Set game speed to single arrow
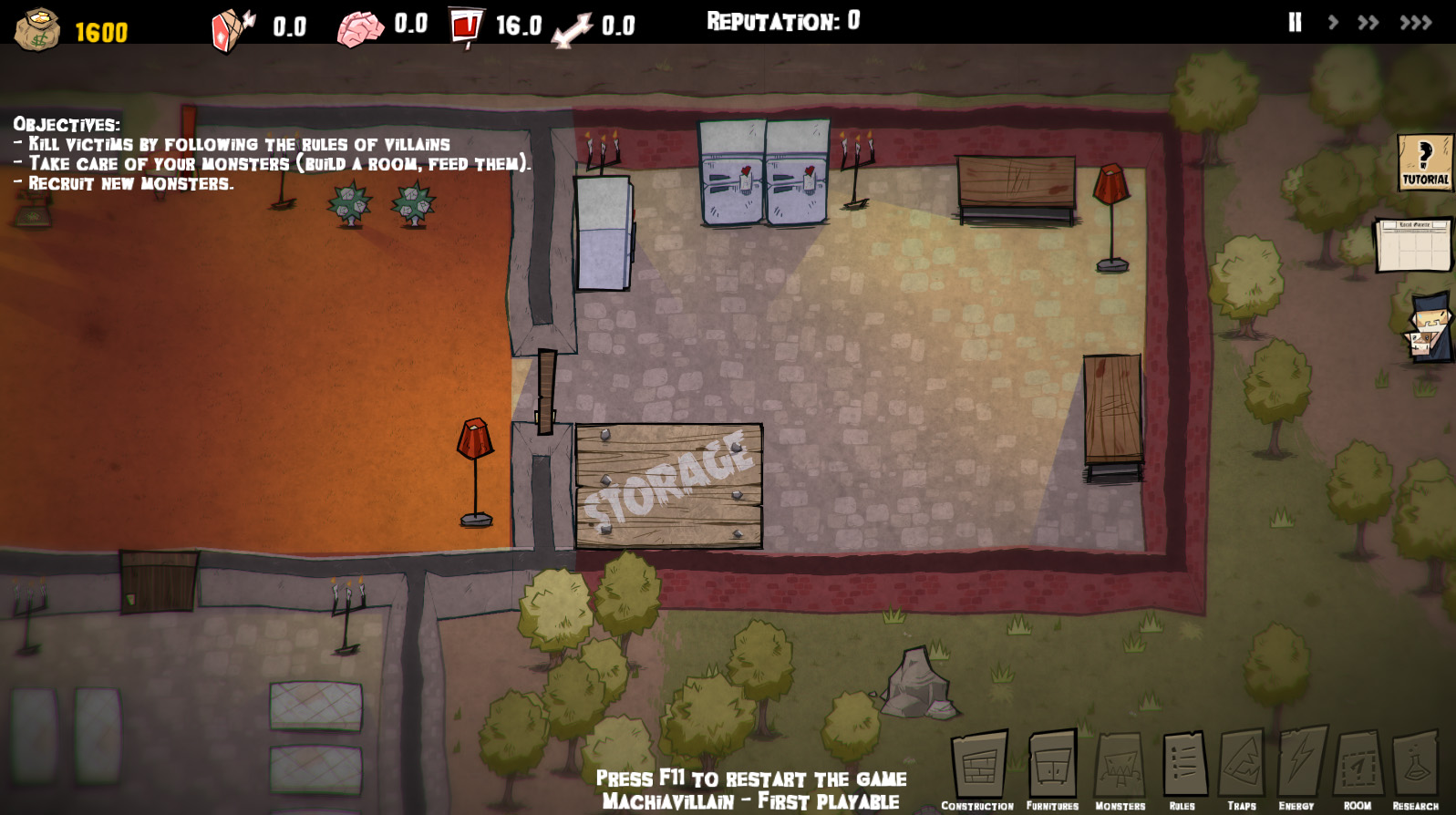The width and height of the screenshot is (1456, 815). 1333,23
